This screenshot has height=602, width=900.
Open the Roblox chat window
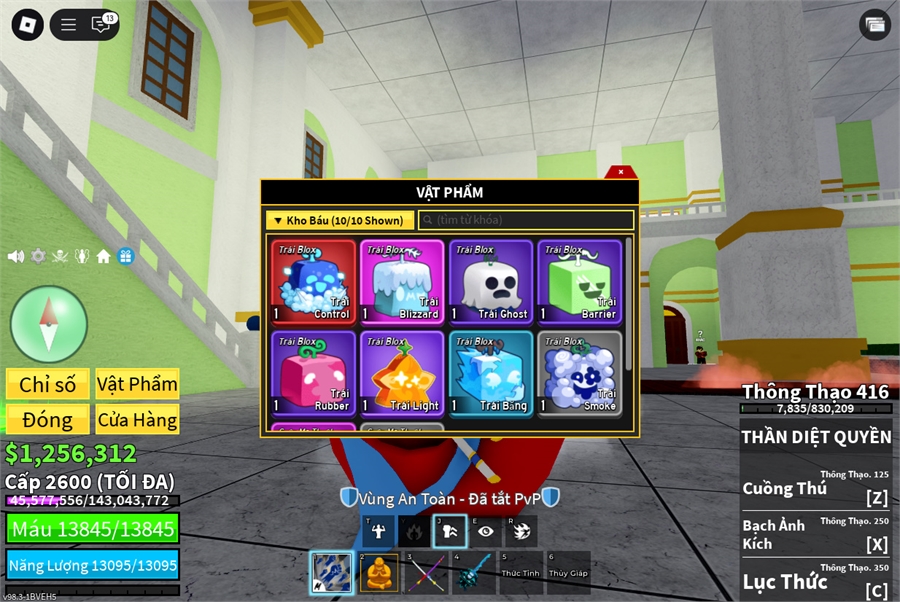[101, 25]
